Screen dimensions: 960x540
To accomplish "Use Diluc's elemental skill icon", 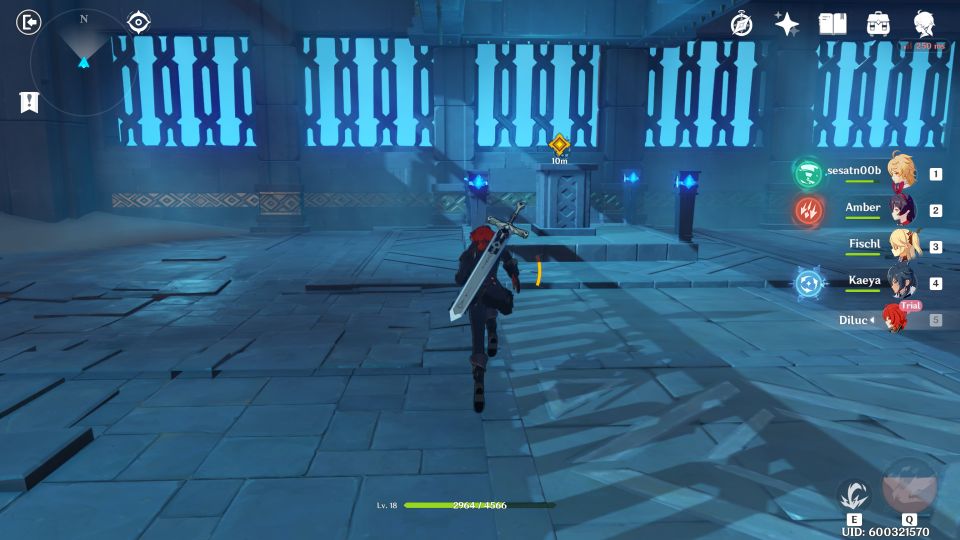I will (854, 493).
